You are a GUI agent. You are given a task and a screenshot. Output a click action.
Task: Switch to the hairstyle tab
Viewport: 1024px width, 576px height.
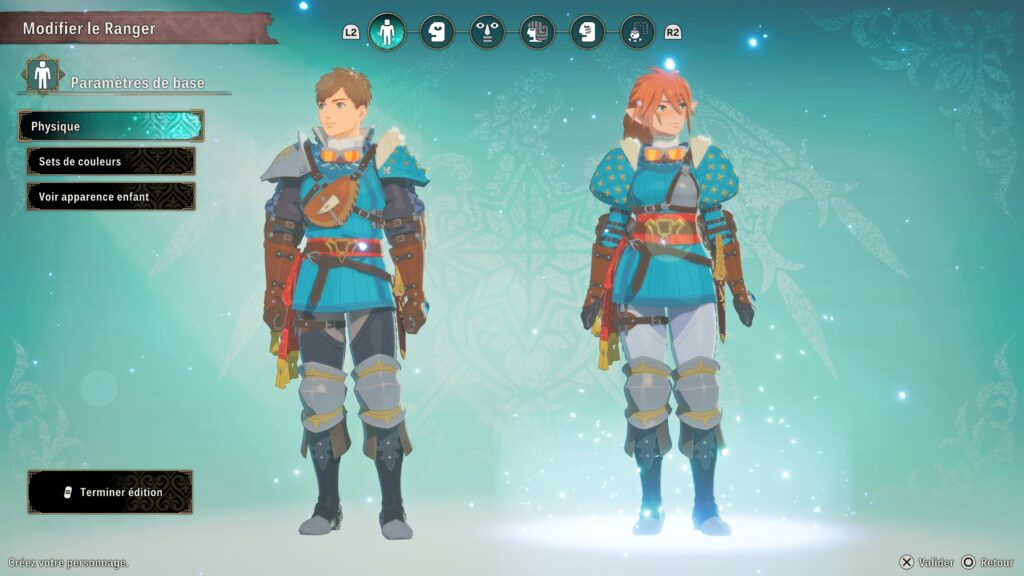[x=537, y=32]
